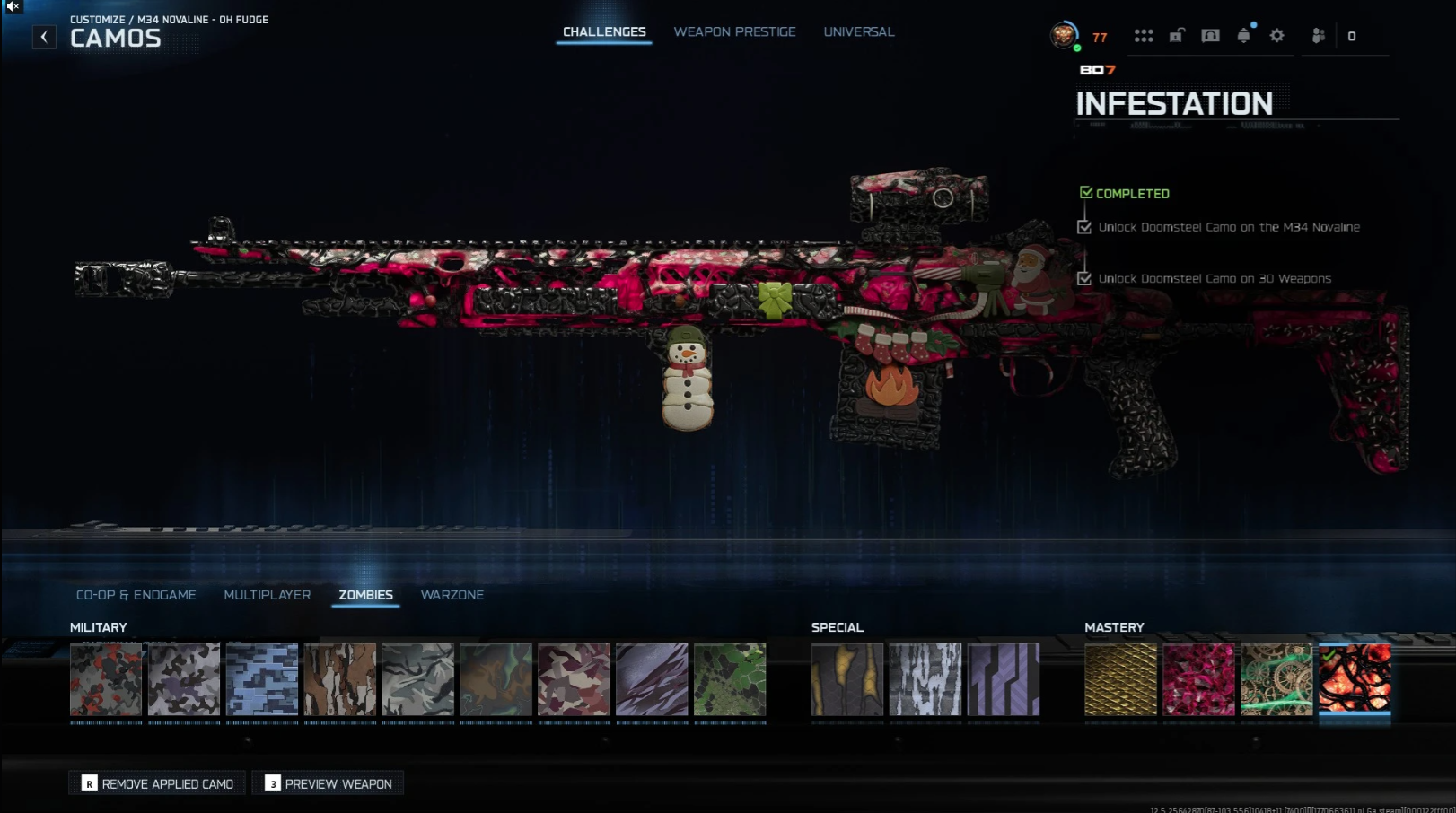Remove the applied camo
The image size is (1456, 813).
click(x=157, y=783)
